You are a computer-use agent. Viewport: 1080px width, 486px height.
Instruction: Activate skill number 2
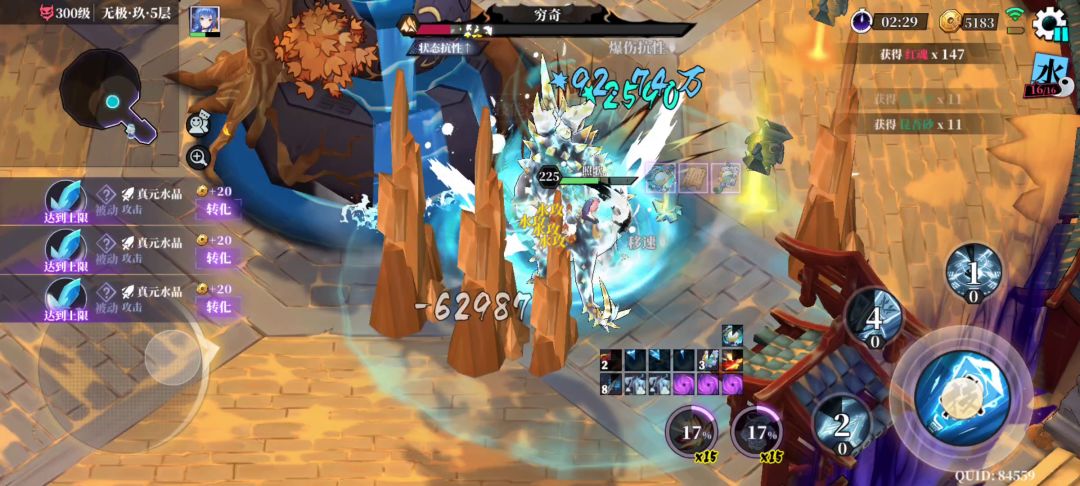click(842, 425)
